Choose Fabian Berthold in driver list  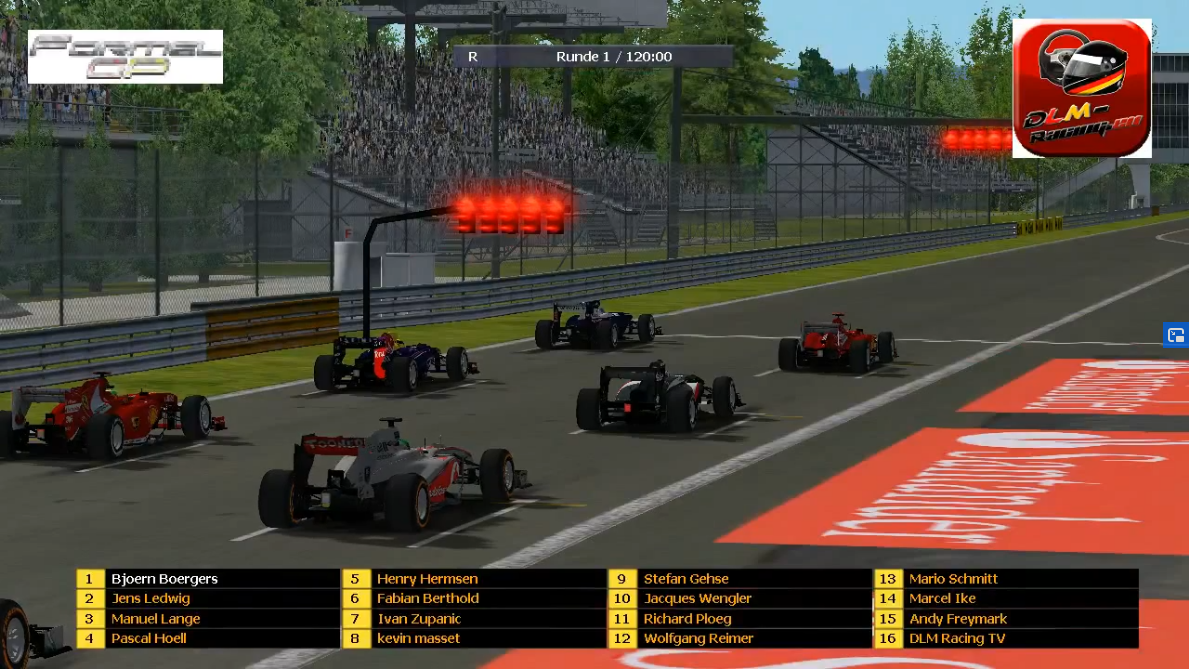pos(427,599)
